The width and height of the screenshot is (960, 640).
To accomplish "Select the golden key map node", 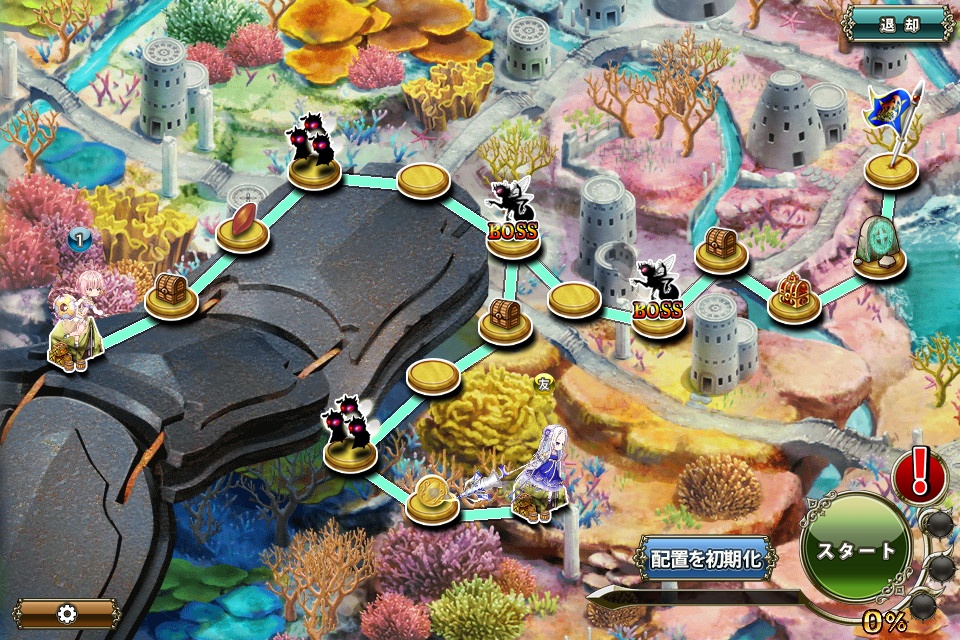I will click(432, 497).
